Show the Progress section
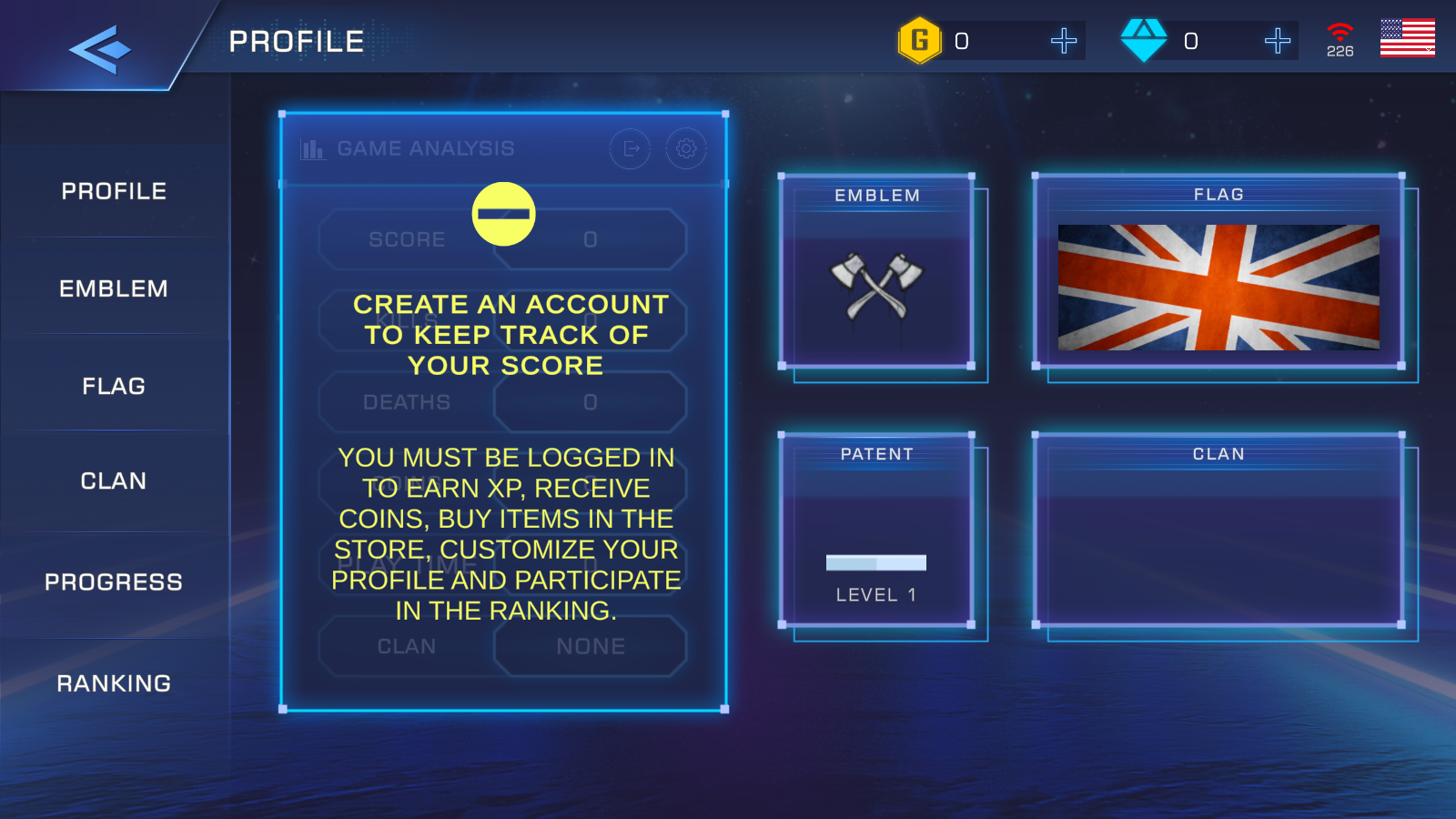 point(114,581)
